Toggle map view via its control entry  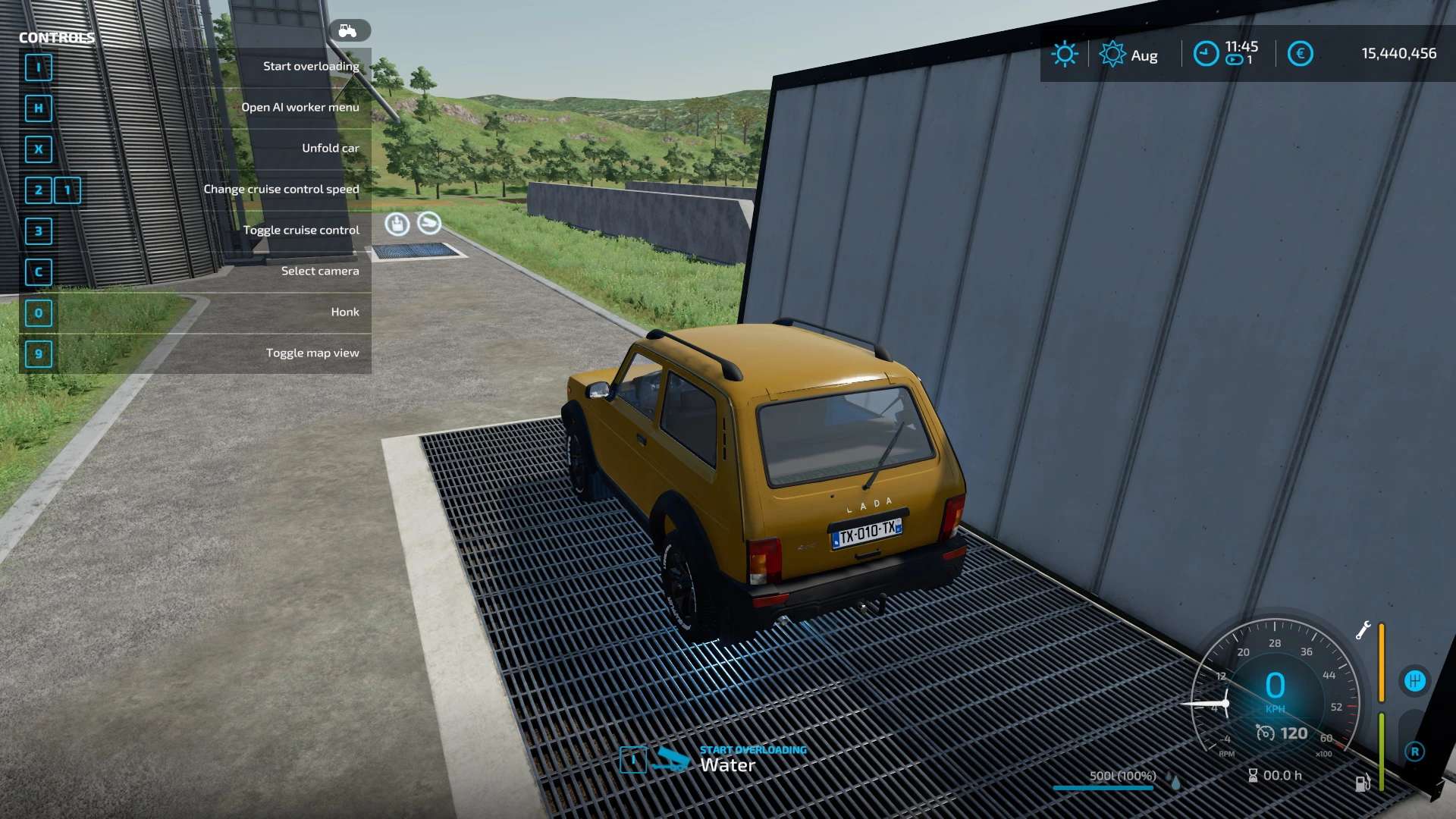(313, 352)
